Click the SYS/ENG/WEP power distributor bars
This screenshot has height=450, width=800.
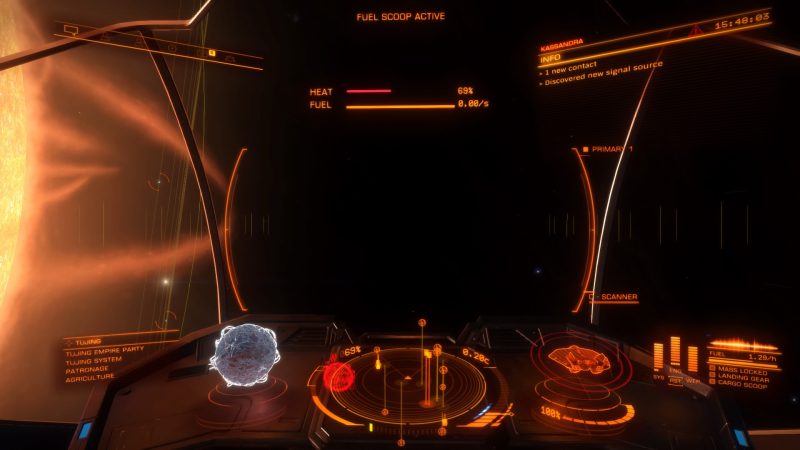pos(675,358)
